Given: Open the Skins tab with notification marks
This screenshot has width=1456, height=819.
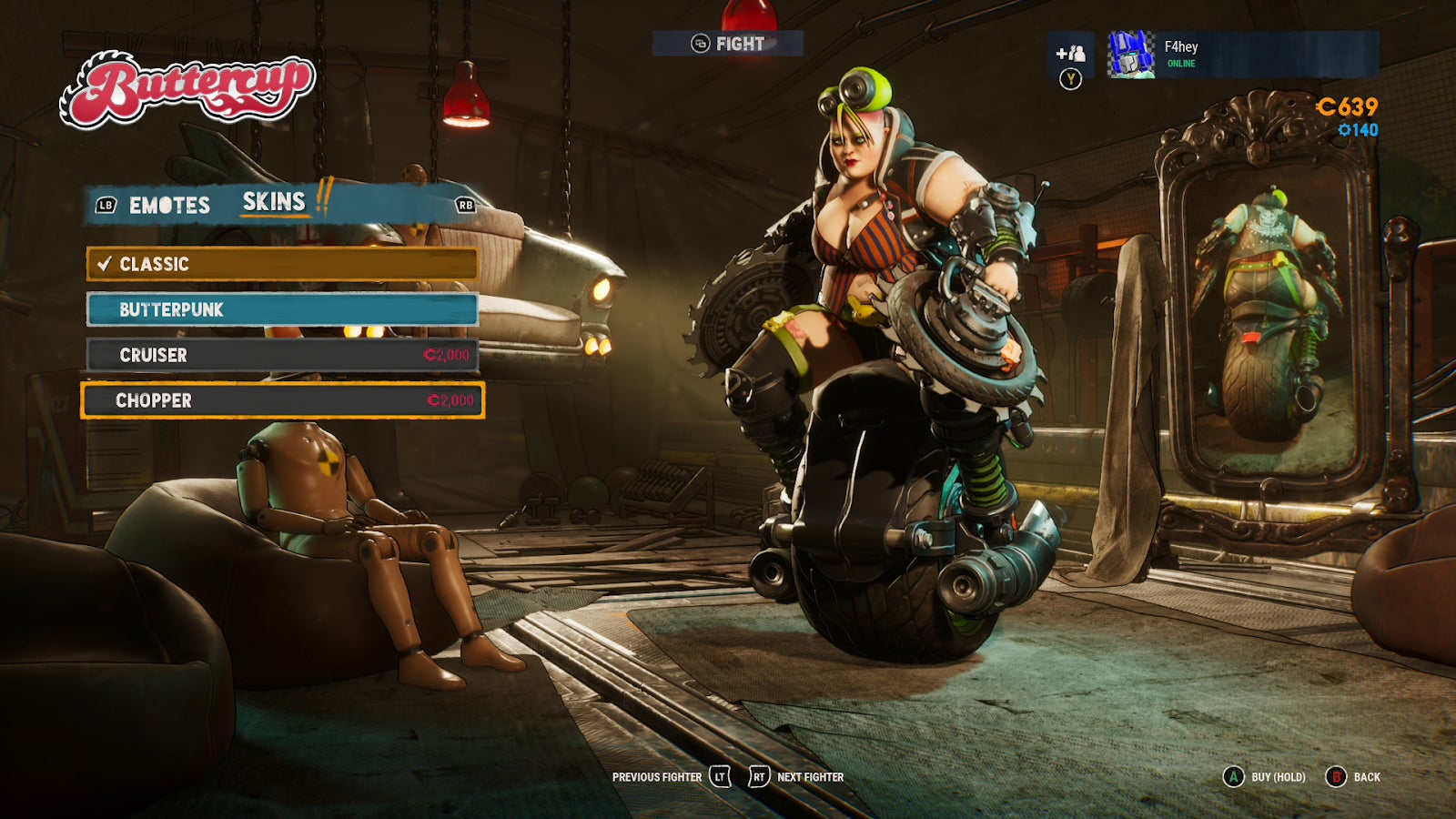Looking at the screenshot, I should (272, 202).
